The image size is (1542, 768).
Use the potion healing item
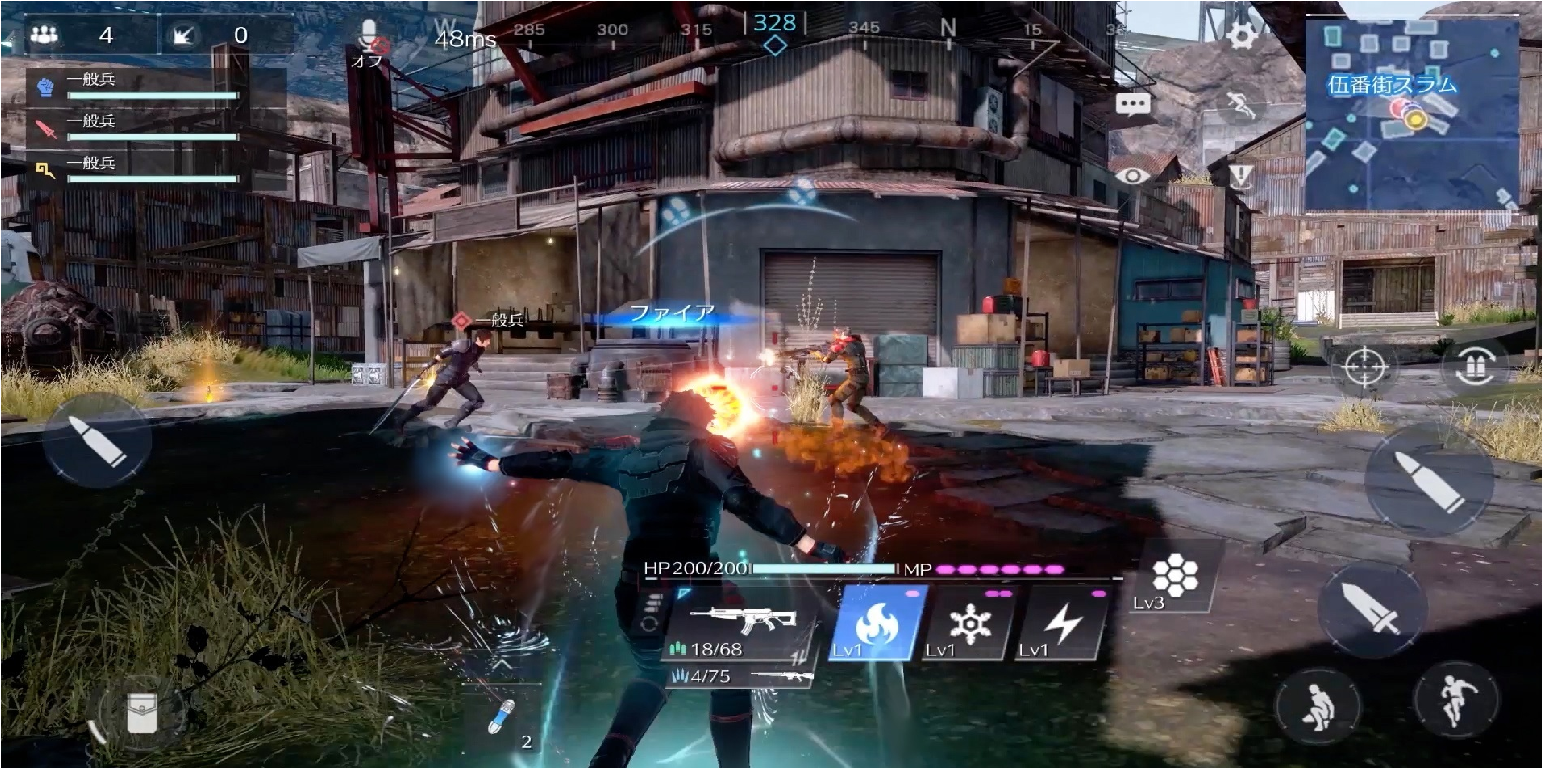502,718
